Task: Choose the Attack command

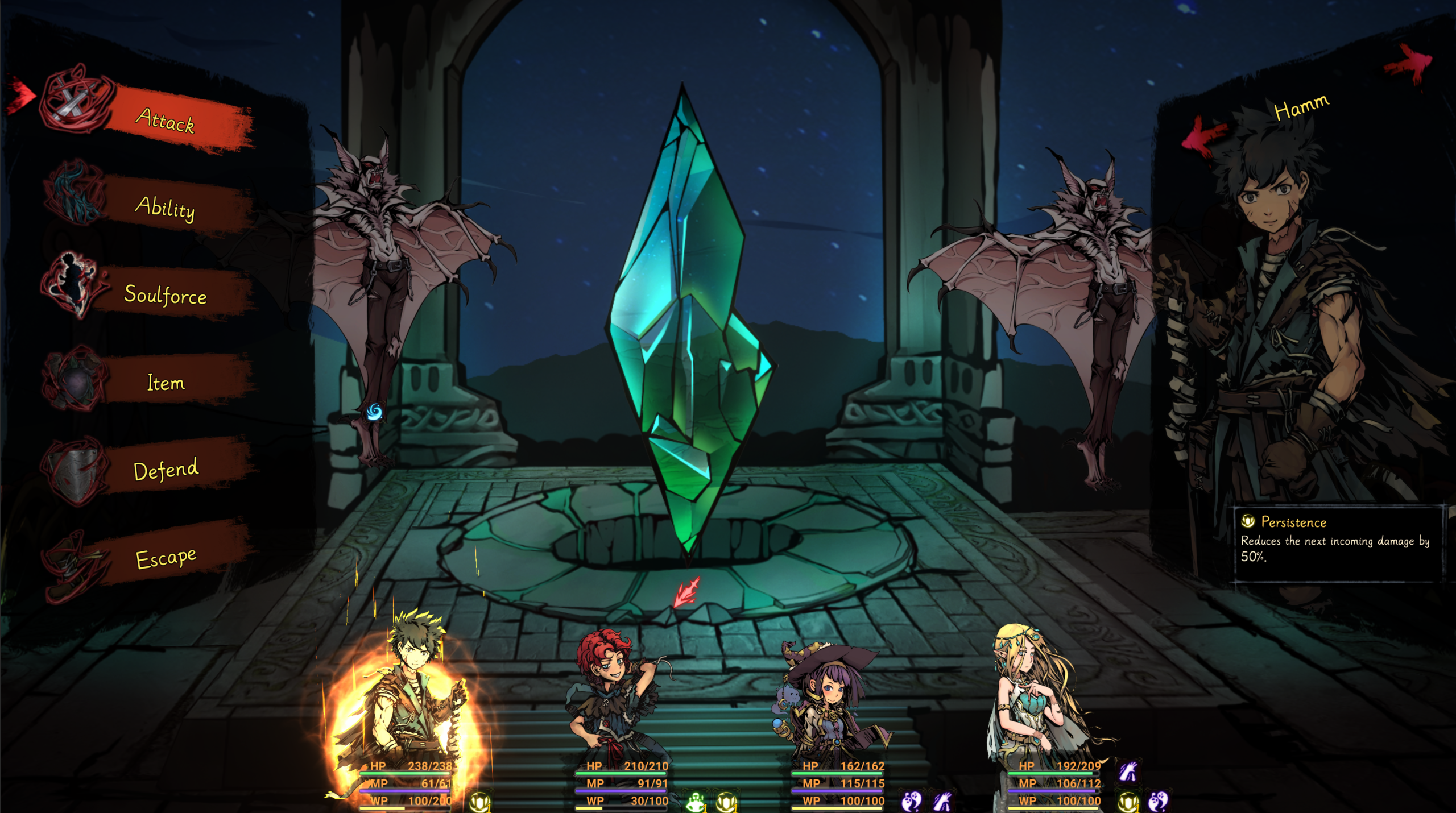Action: coord(165,120)
